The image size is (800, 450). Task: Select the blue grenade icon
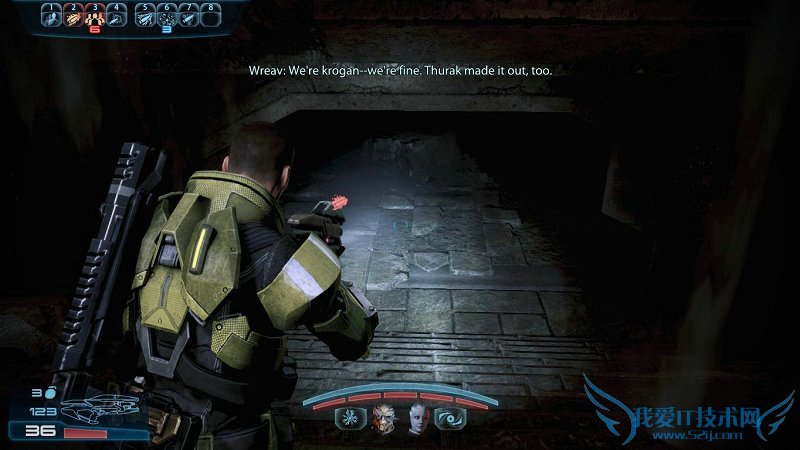[x=50, y=393]
